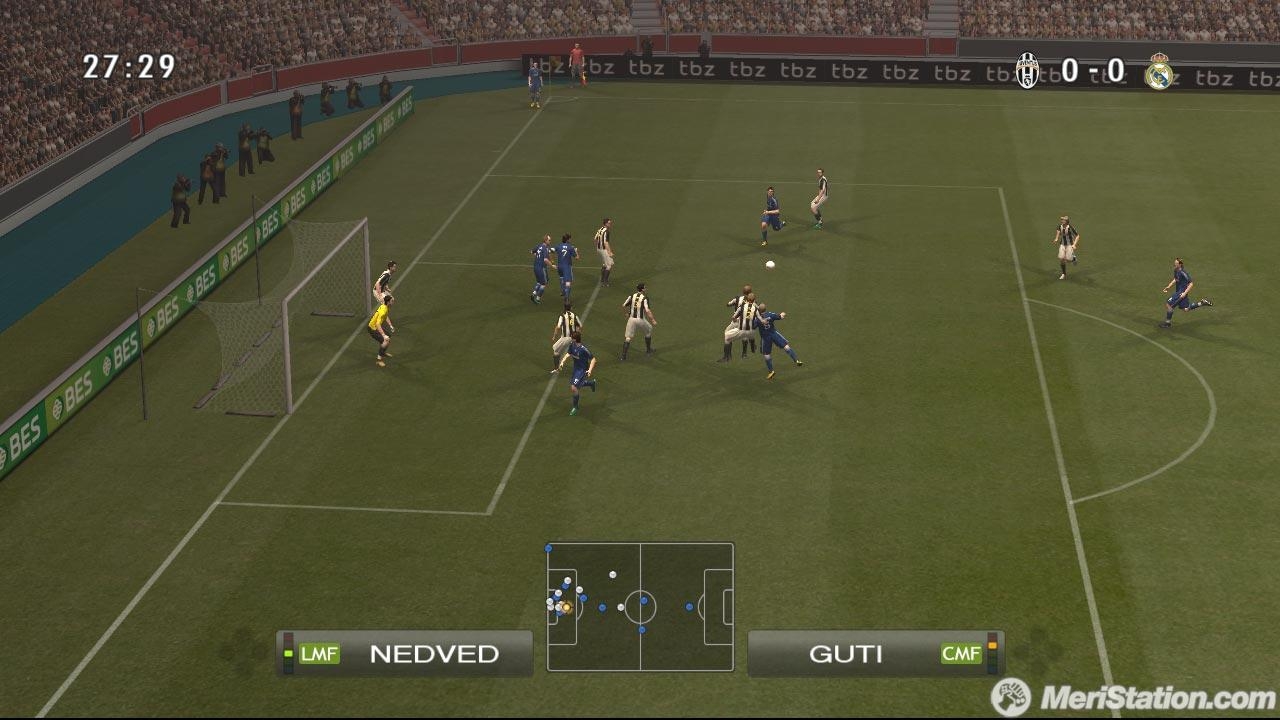Open the MeriStation.com watermark link
Image resolution: width=1280 pixels, height=720 pixels.
pos(1133,697)
